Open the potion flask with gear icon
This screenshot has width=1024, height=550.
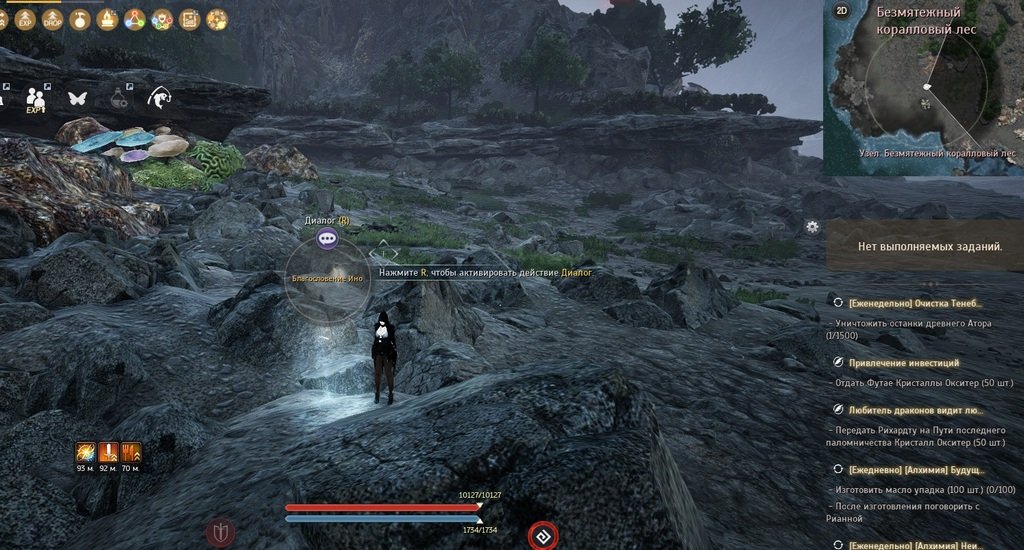(119, 98)
